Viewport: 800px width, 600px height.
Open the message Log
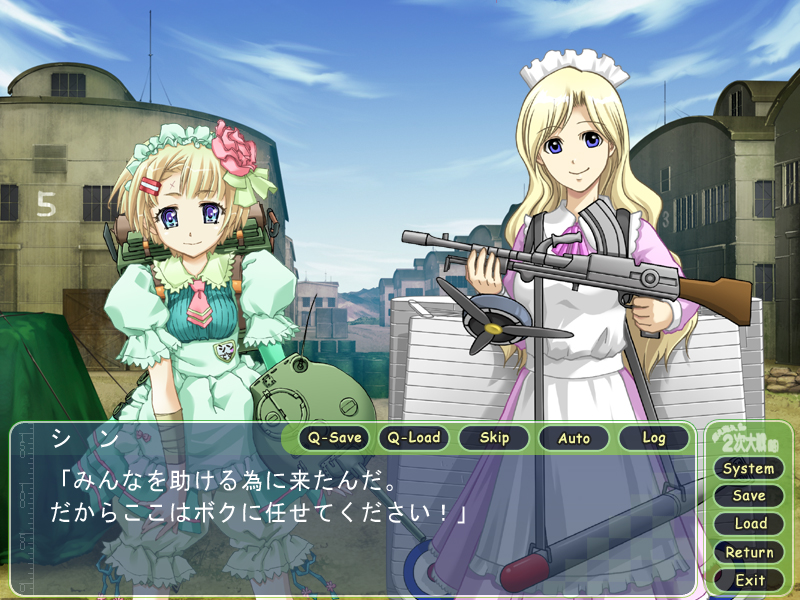(654, 438)
